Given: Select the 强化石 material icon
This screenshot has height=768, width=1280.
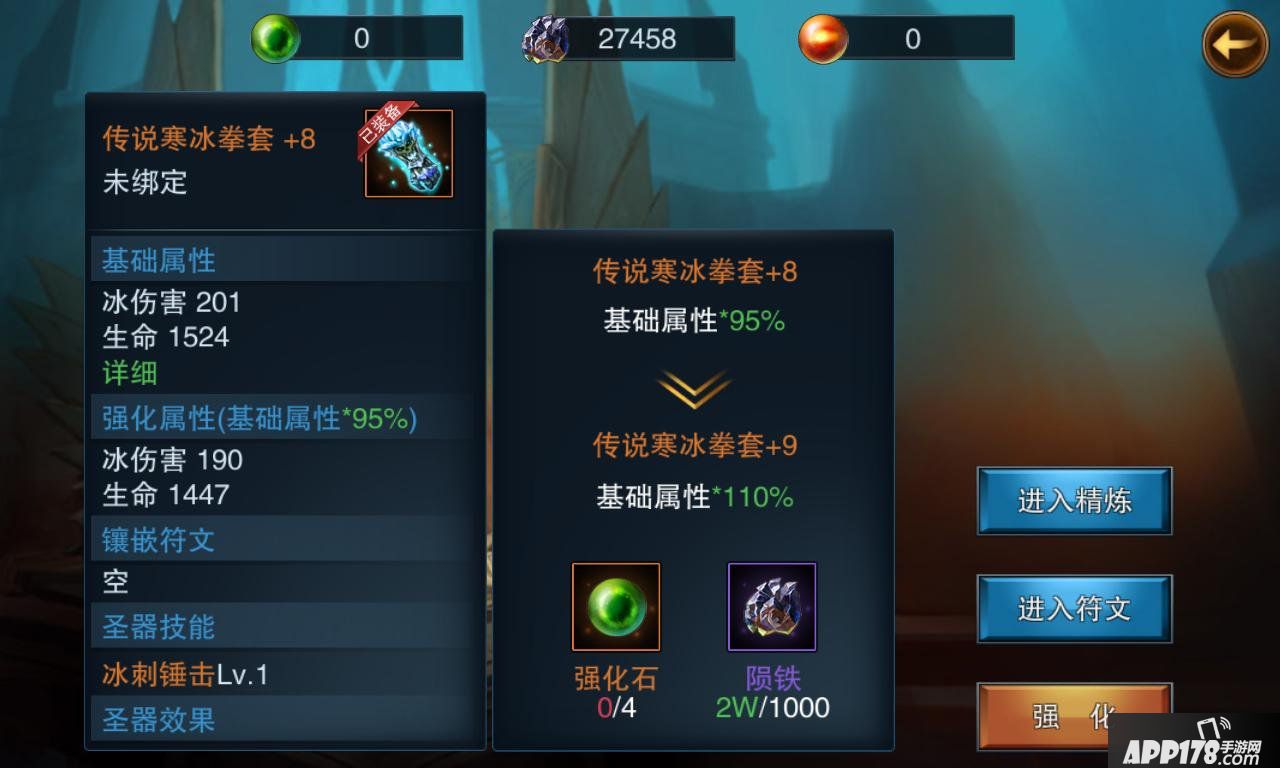Looking at the screenshot, I should [614, 606].
